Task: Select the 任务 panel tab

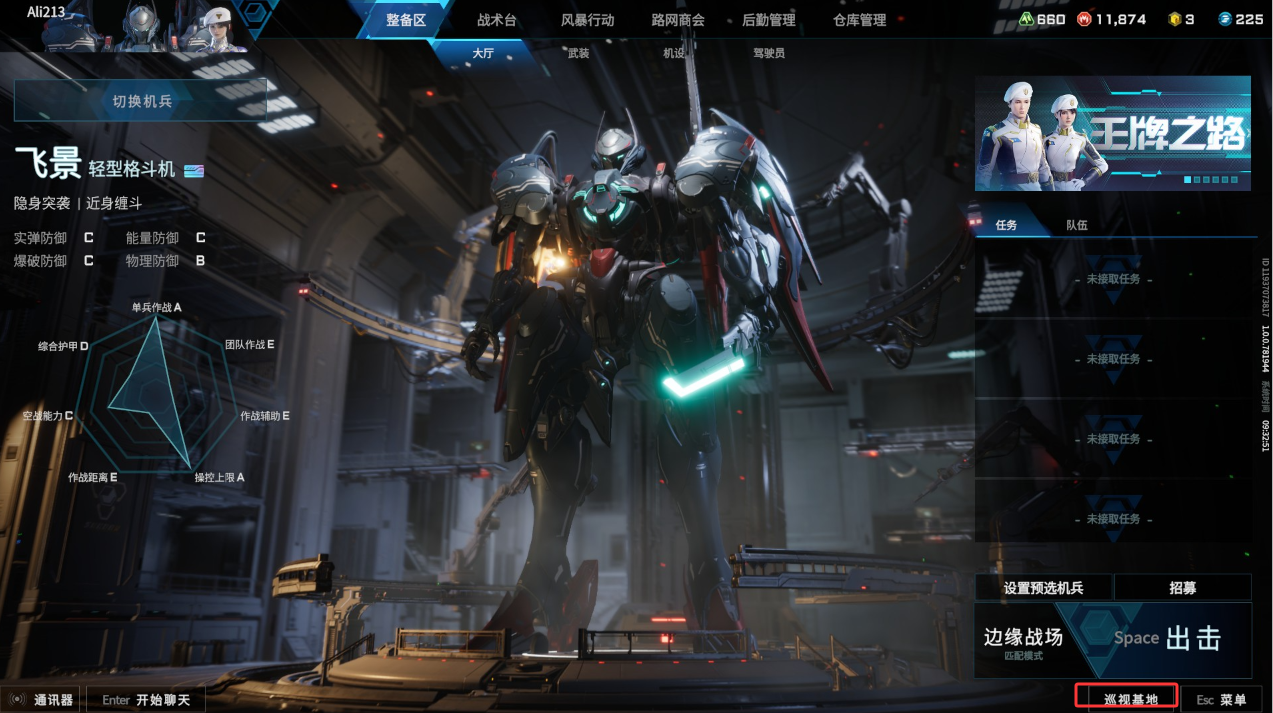Action: [1006, 225]
